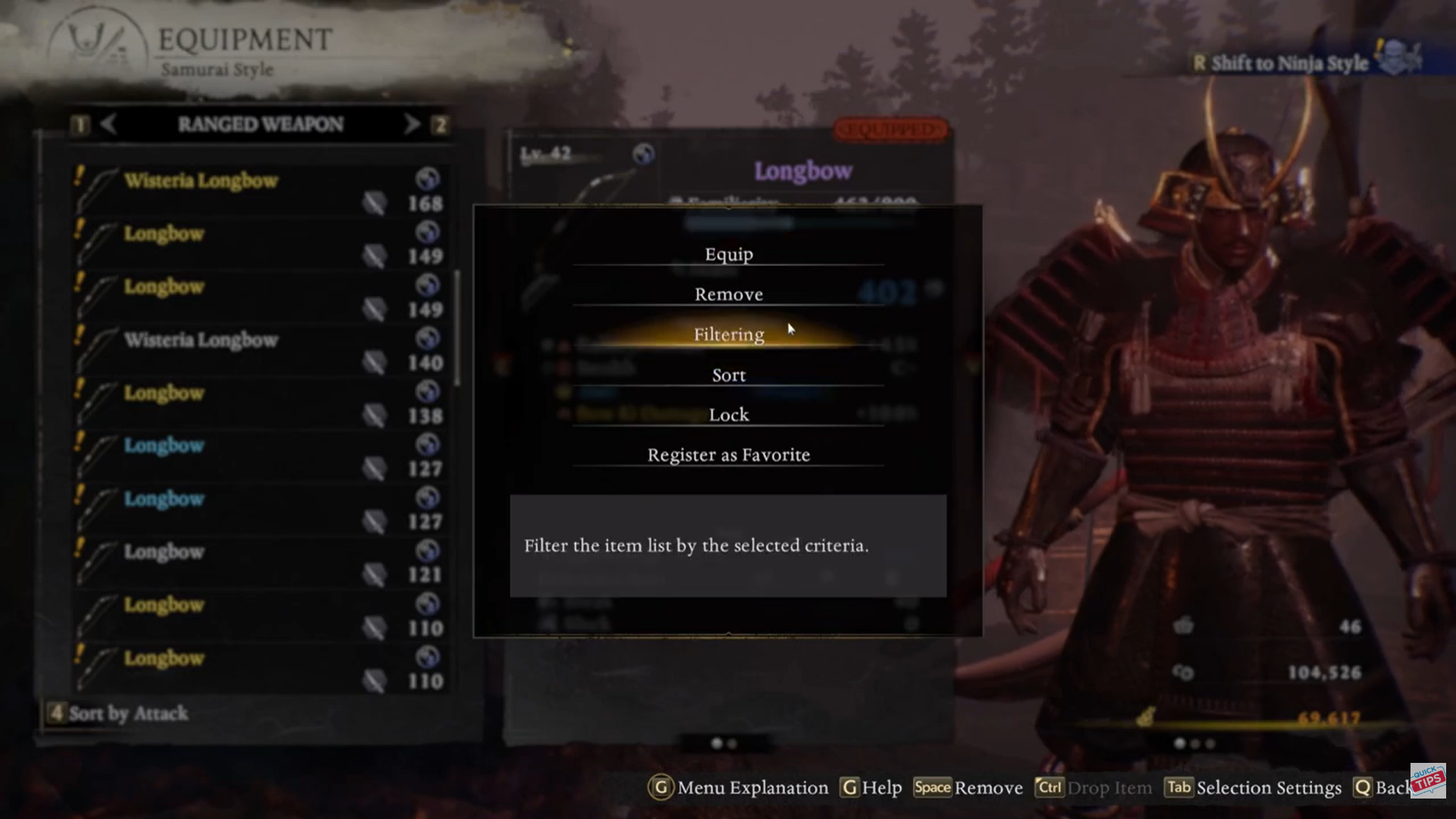Screen dimensions: 1456x819
Task: Choose the Sort menu entry
Action: 728,375
